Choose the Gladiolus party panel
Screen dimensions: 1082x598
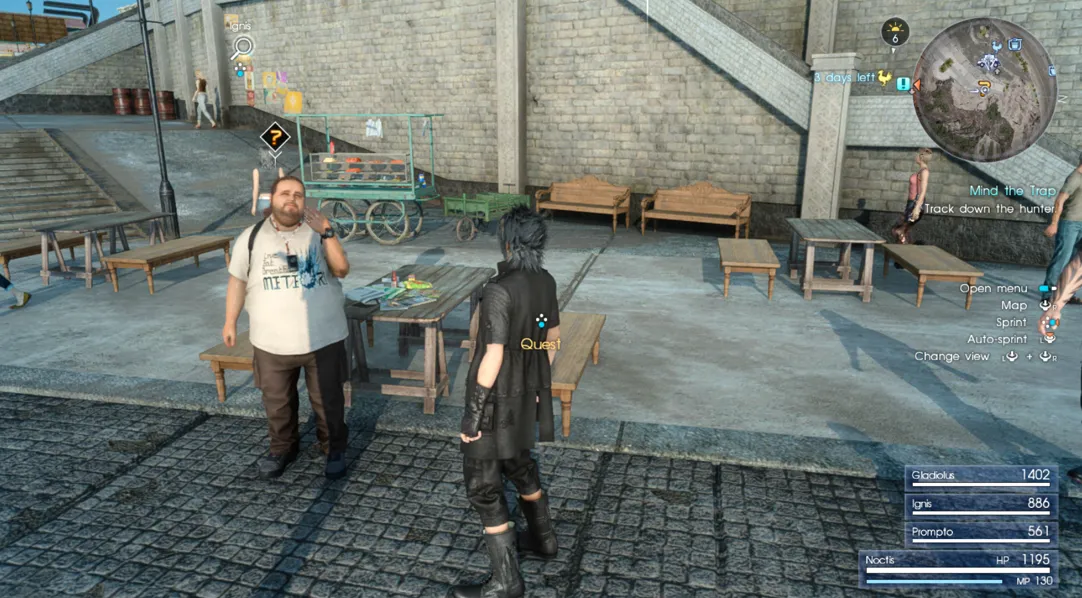tap(981, 477)
